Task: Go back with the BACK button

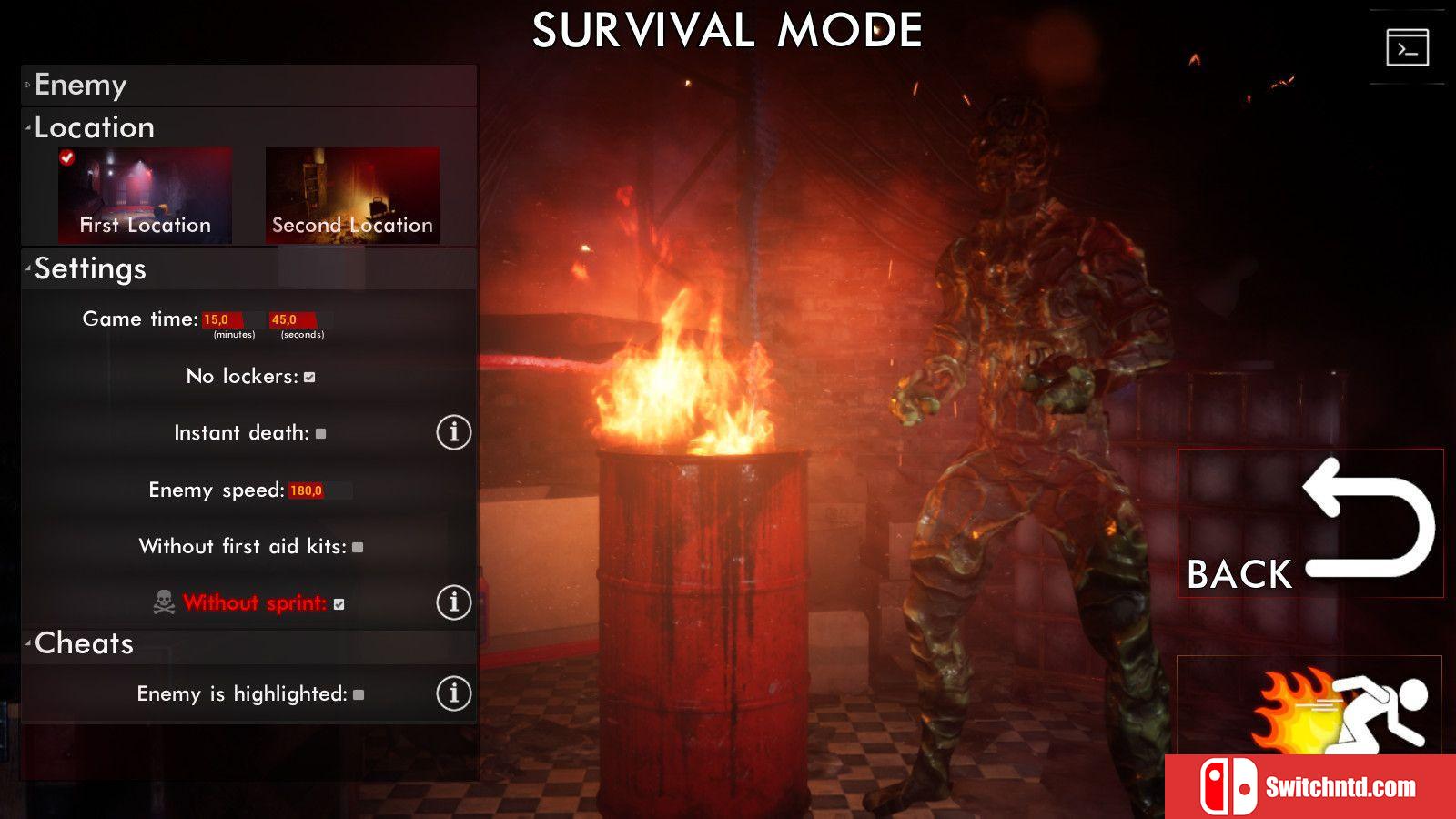Action: click(1310, 523)
